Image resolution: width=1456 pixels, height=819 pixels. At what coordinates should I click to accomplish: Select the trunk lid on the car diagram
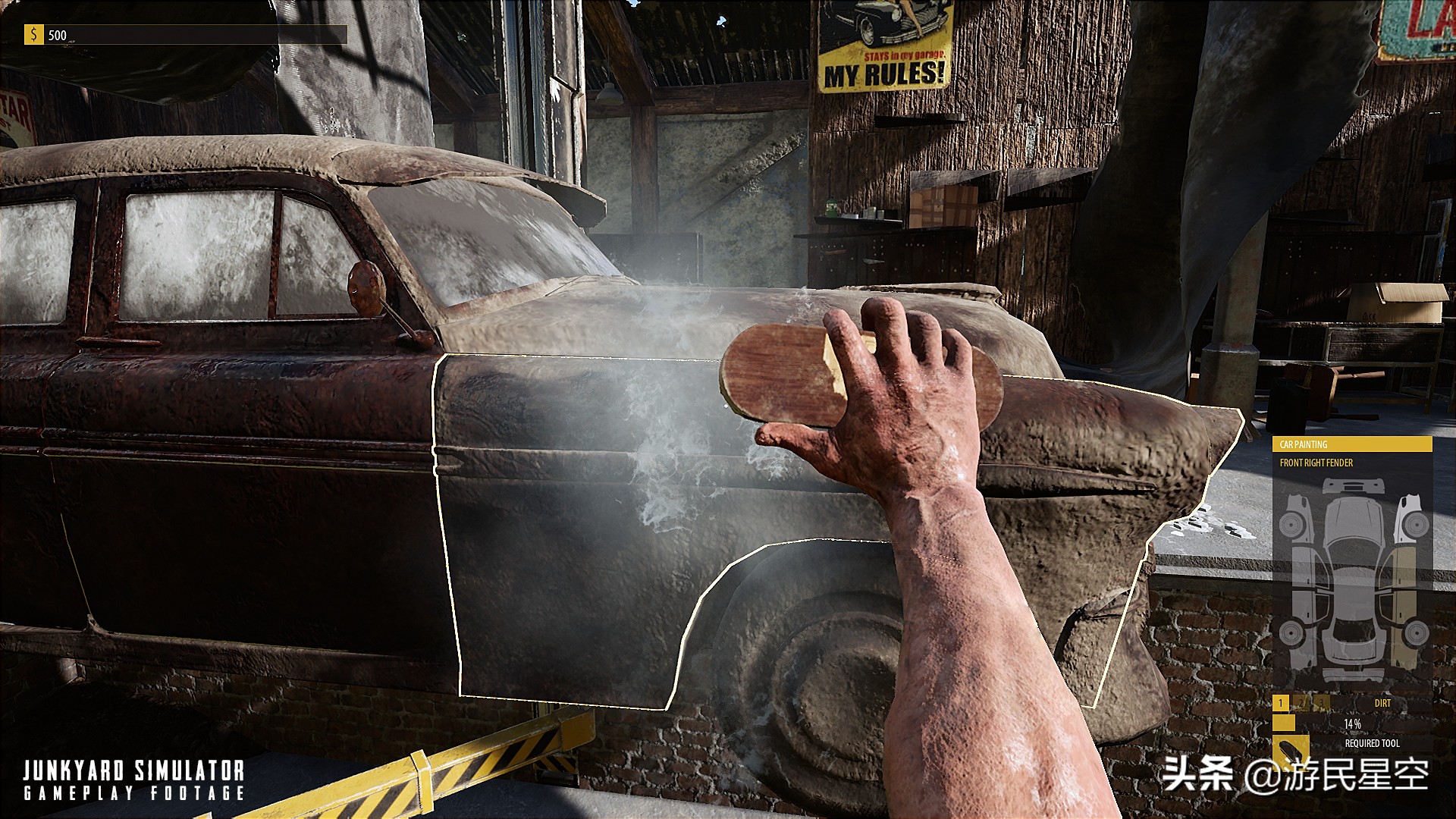click(x=1353, y=647)
